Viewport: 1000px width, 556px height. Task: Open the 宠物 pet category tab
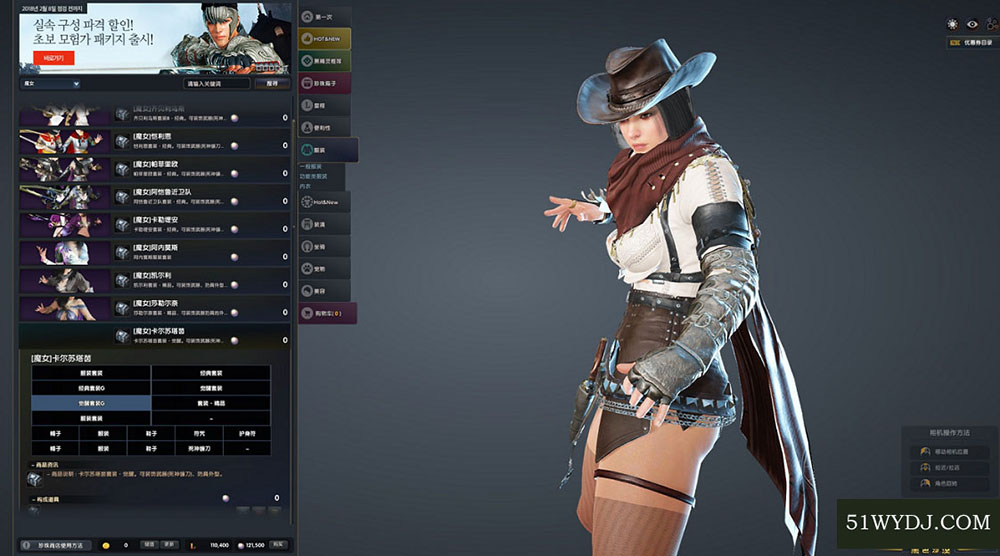324,268
